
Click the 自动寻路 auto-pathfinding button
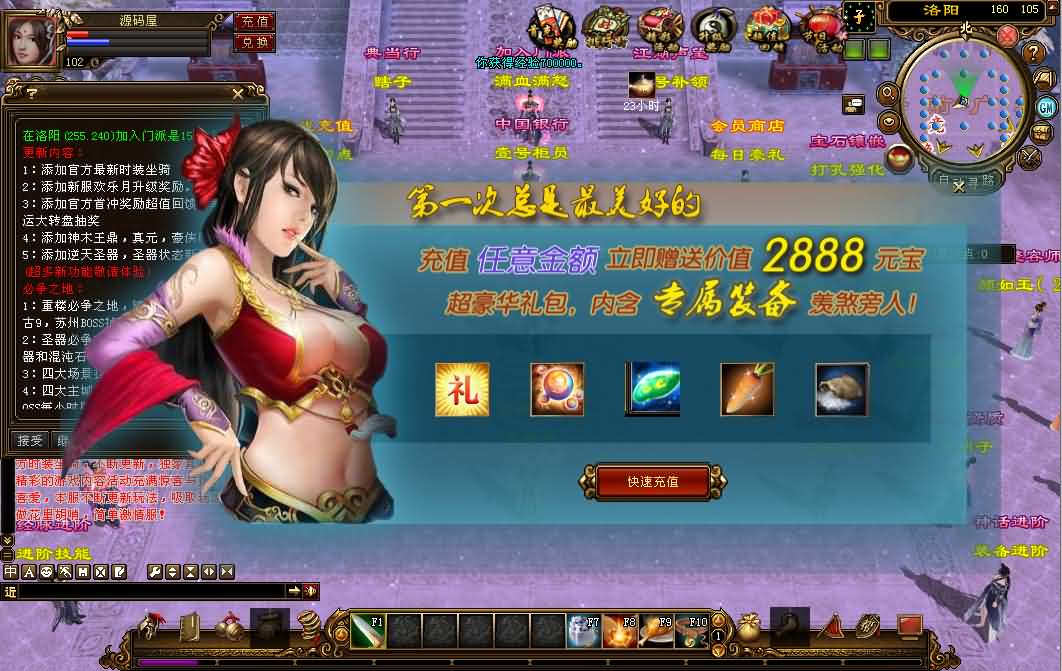[x=966, y=181]
